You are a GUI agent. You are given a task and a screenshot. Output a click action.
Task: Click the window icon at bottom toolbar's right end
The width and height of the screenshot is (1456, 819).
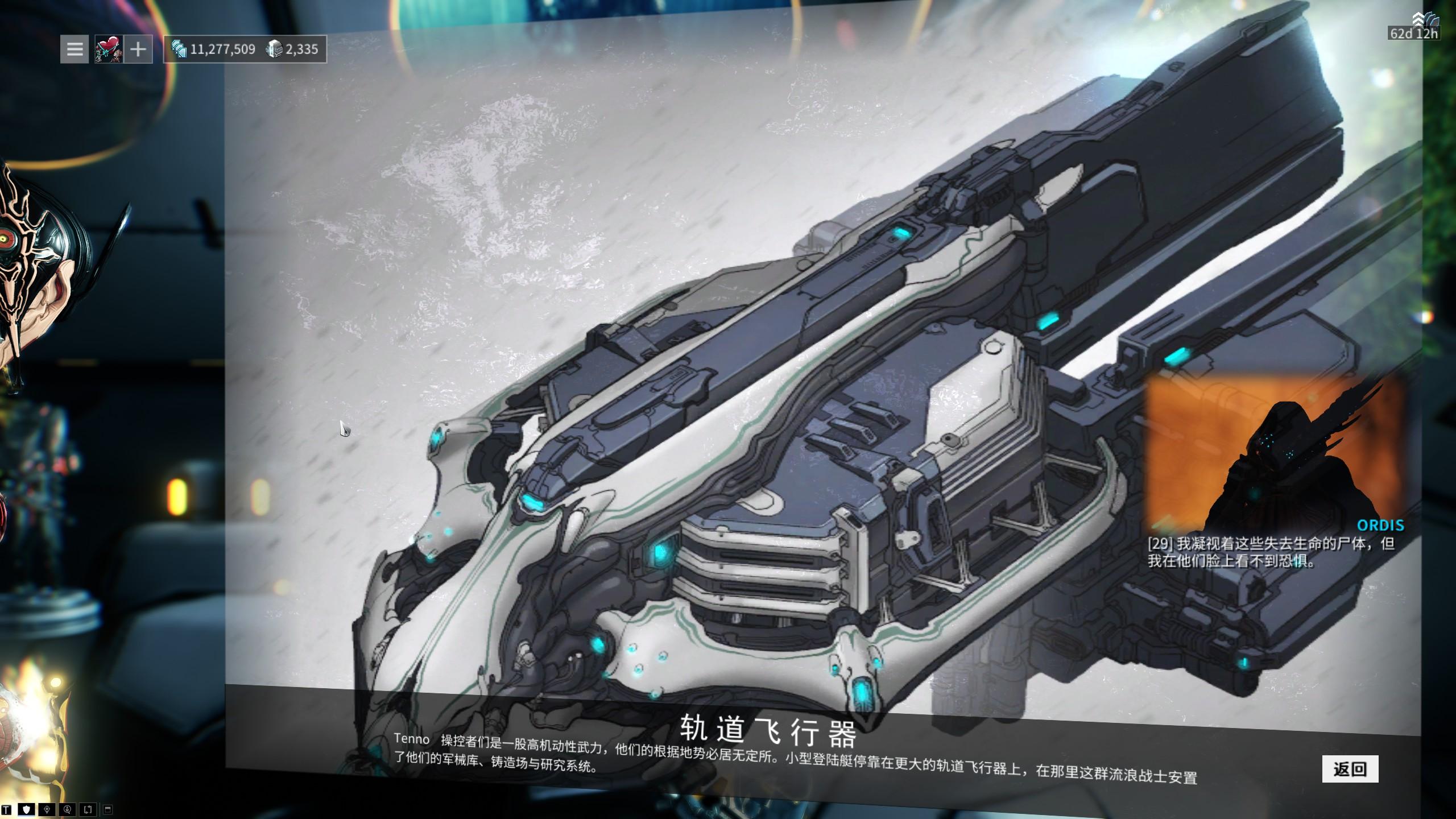107,810
